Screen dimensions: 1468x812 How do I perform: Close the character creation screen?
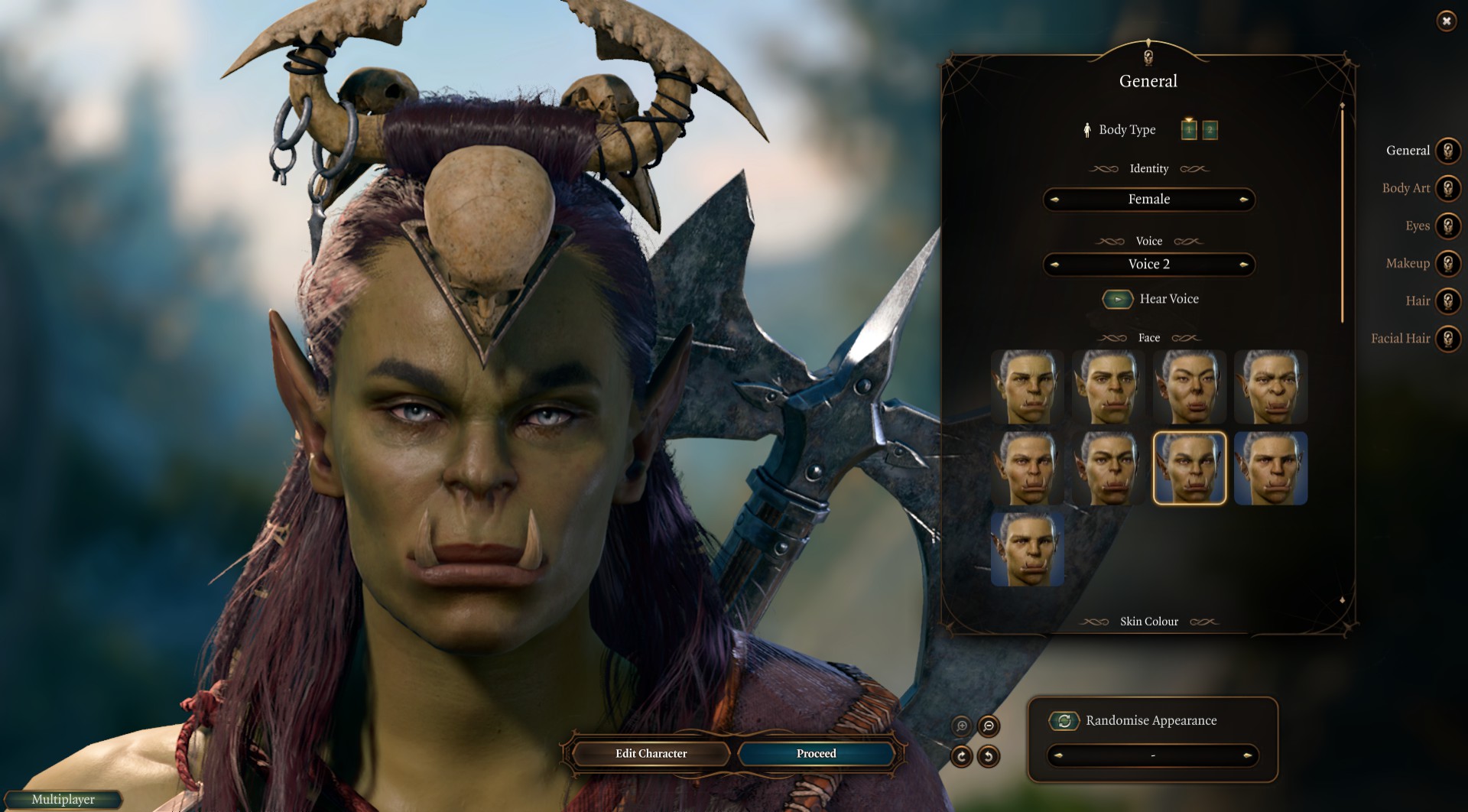coord(1446,21)
